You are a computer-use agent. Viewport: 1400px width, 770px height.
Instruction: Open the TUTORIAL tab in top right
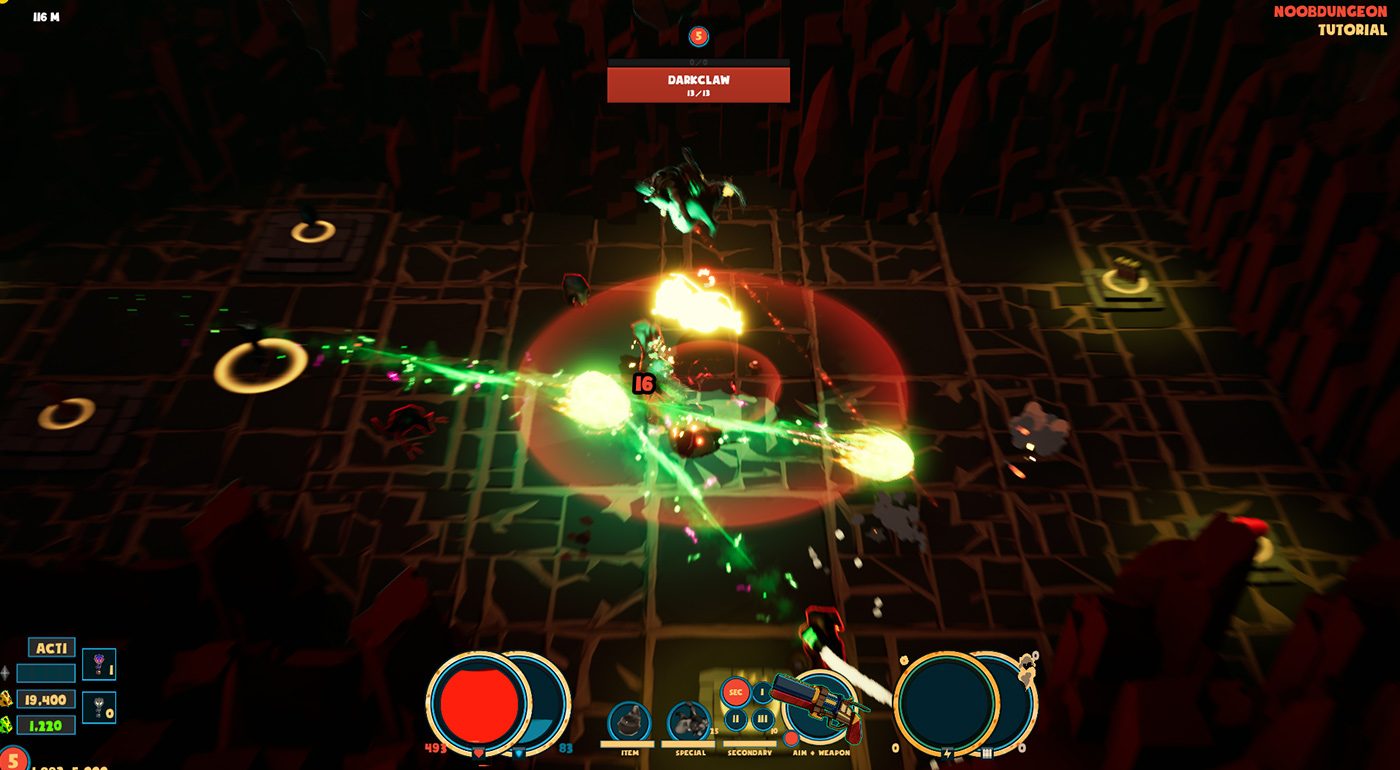pyautogui.click(x=1351, y=30)
